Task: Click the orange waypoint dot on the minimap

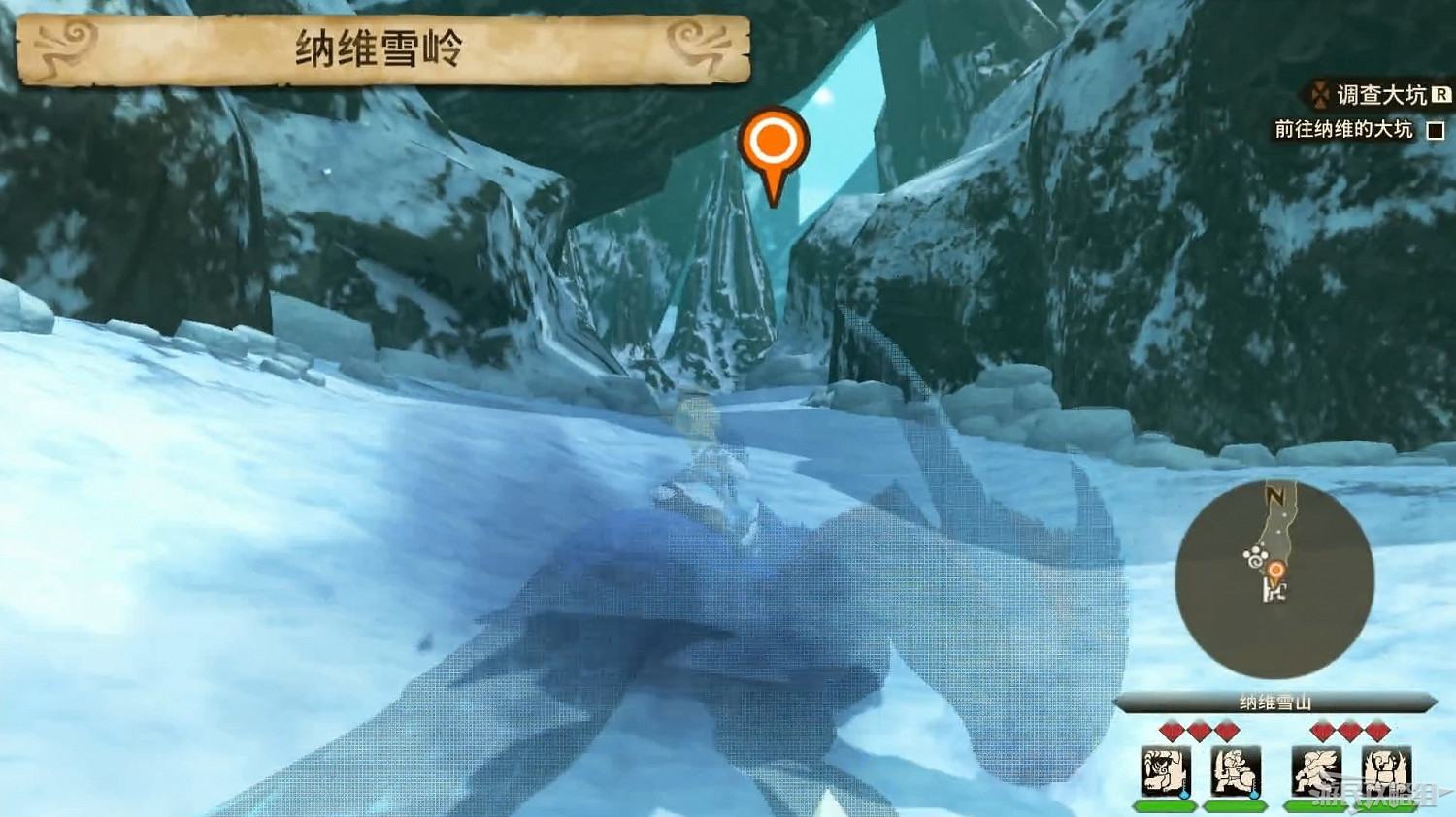Action: coord(1277,570)
